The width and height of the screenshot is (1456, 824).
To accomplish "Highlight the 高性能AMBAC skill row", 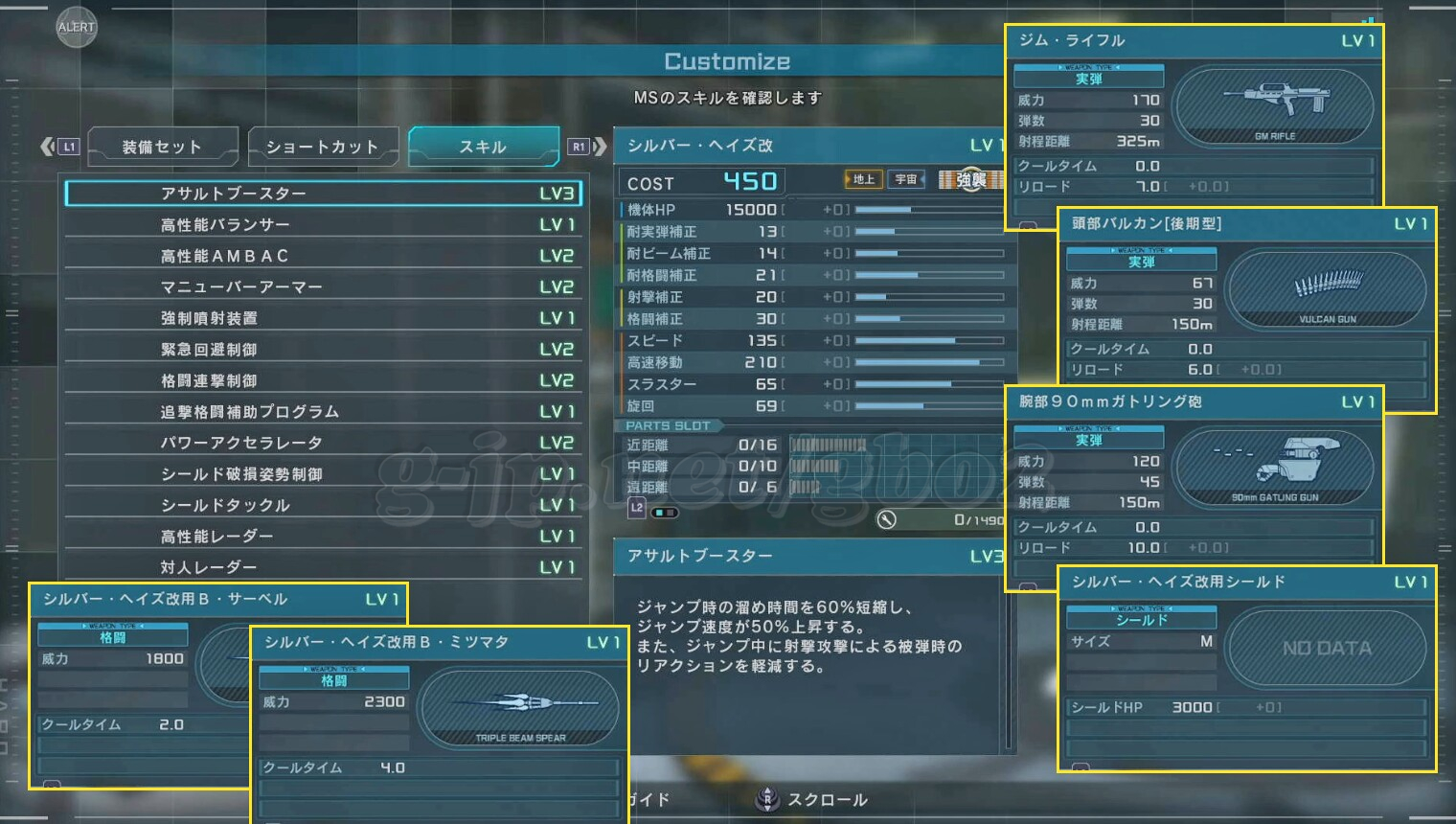I will click(x=324, y=256).
